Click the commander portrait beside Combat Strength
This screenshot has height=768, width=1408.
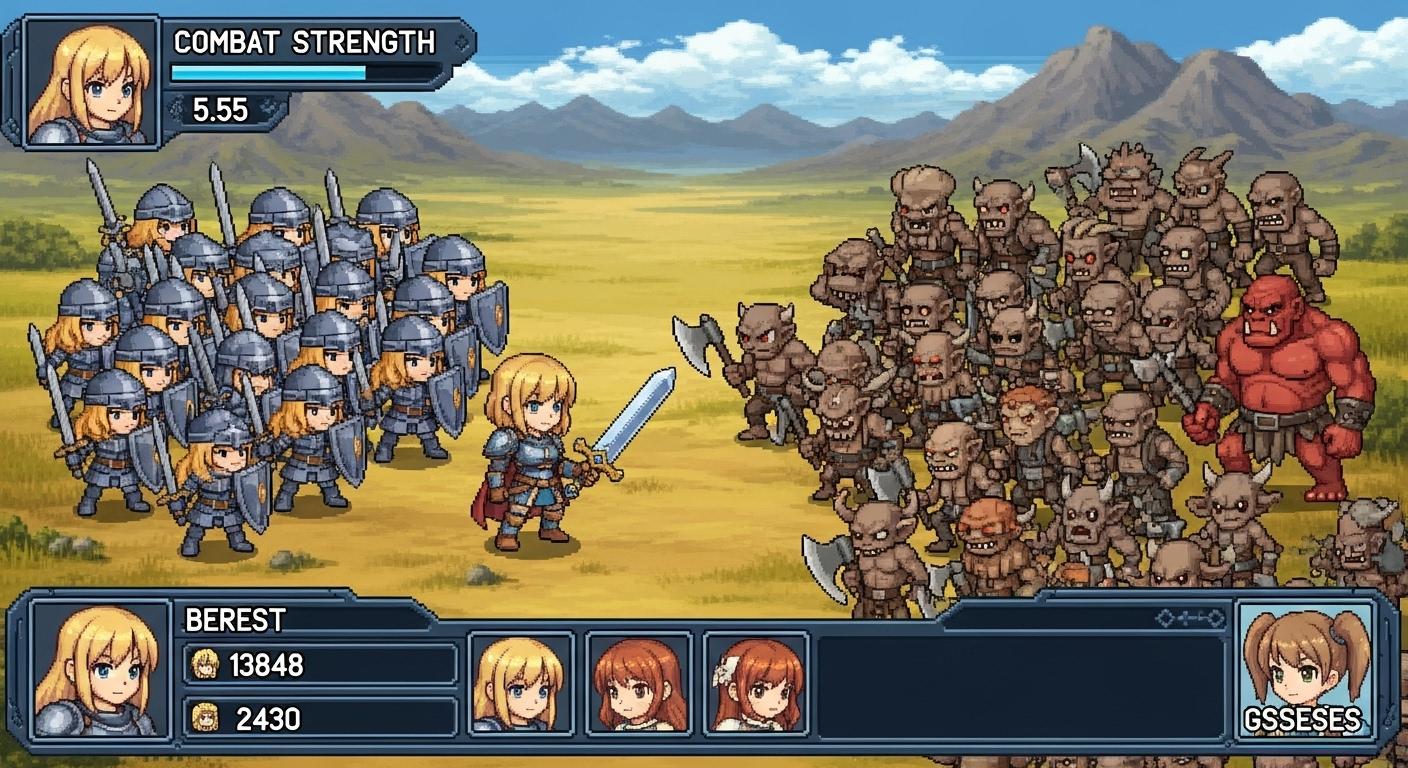(90, 82)
